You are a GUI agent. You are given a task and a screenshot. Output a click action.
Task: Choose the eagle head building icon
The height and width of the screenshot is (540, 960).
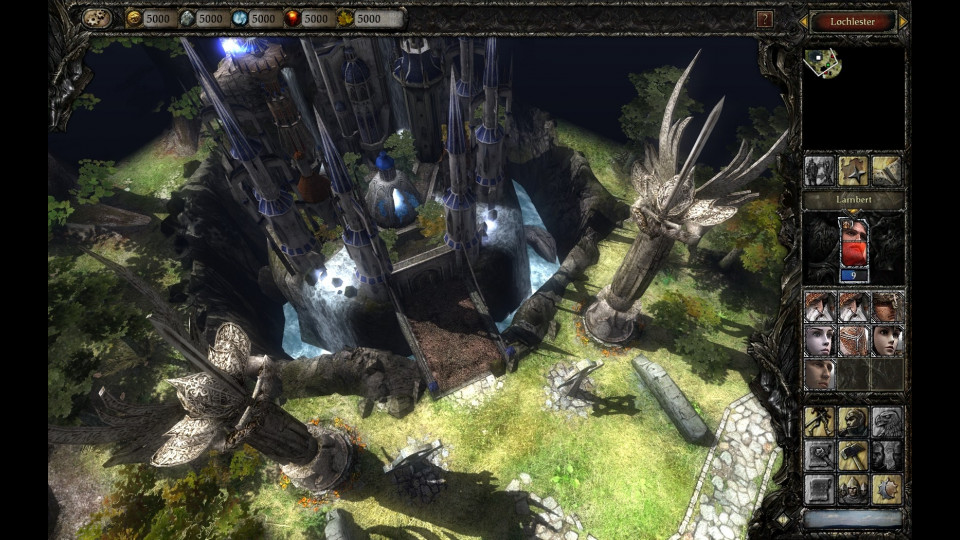[x=886, y=421]
